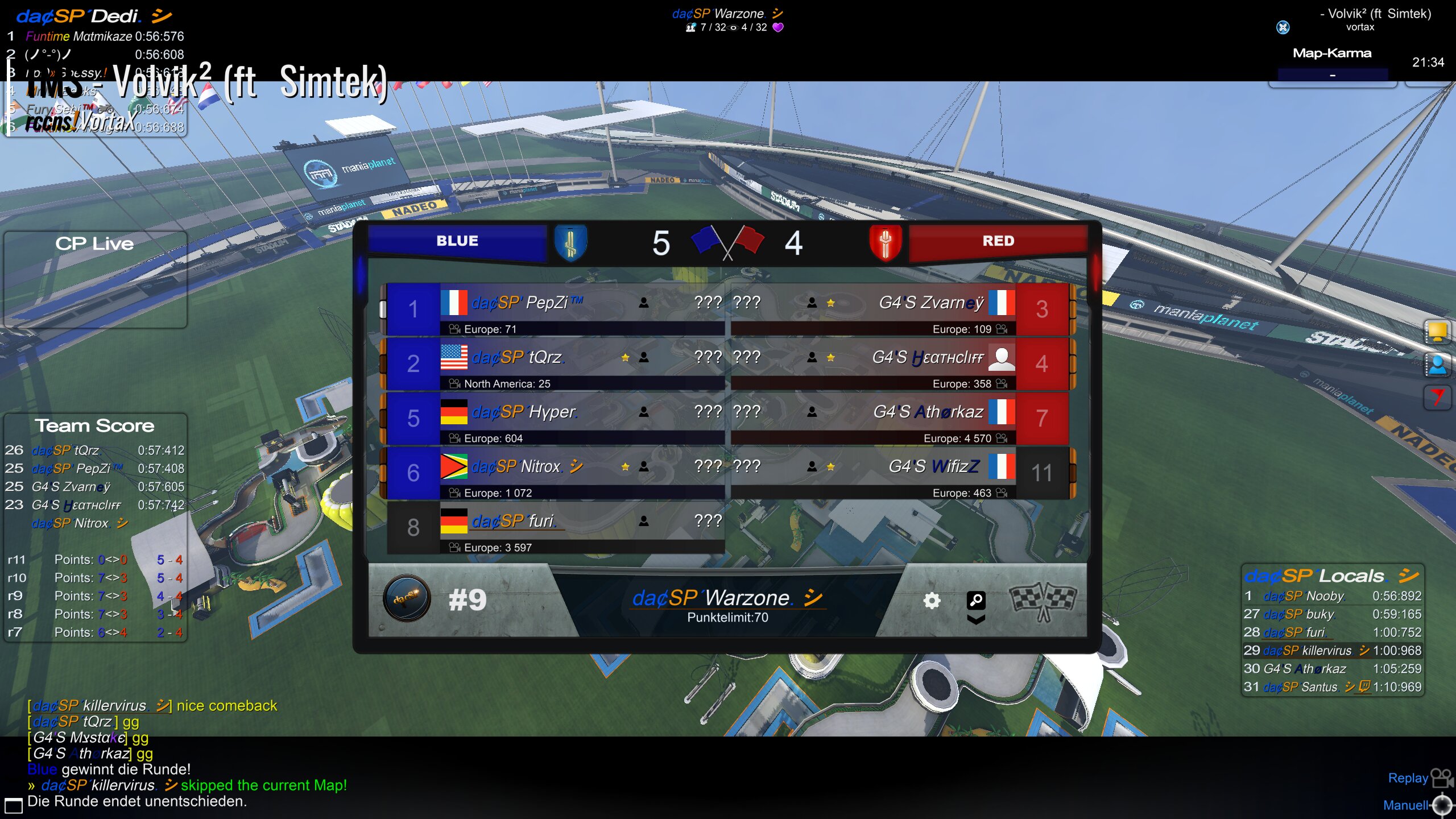Join the RED team banner

coord(998,241)
